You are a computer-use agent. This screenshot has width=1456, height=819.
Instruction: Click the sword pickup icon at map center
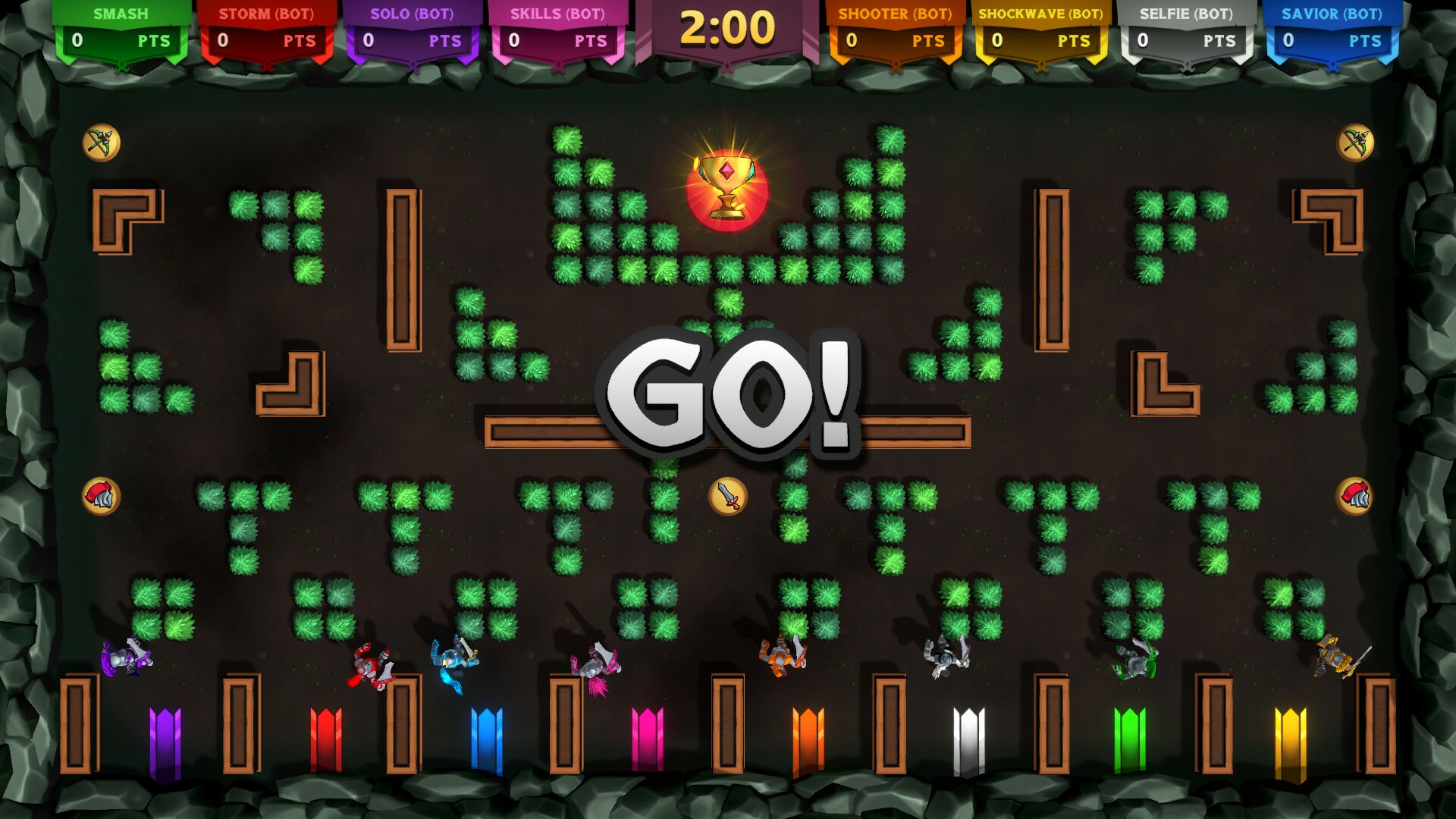(x=727, y=497)
